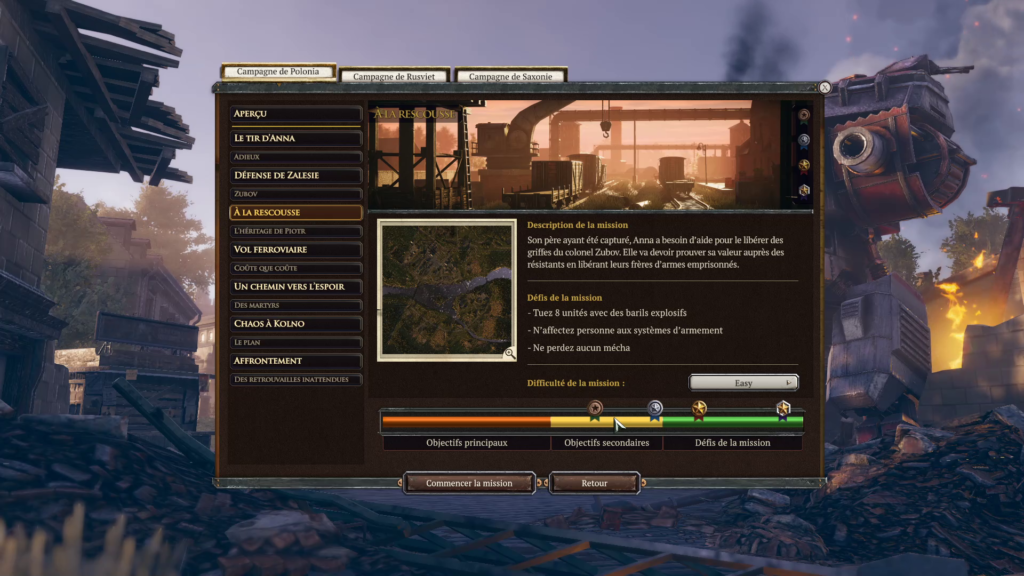Choose the Défense de Zalesie mission
Viewport: 1024px width, 576px height.
[x=295, y=175]
